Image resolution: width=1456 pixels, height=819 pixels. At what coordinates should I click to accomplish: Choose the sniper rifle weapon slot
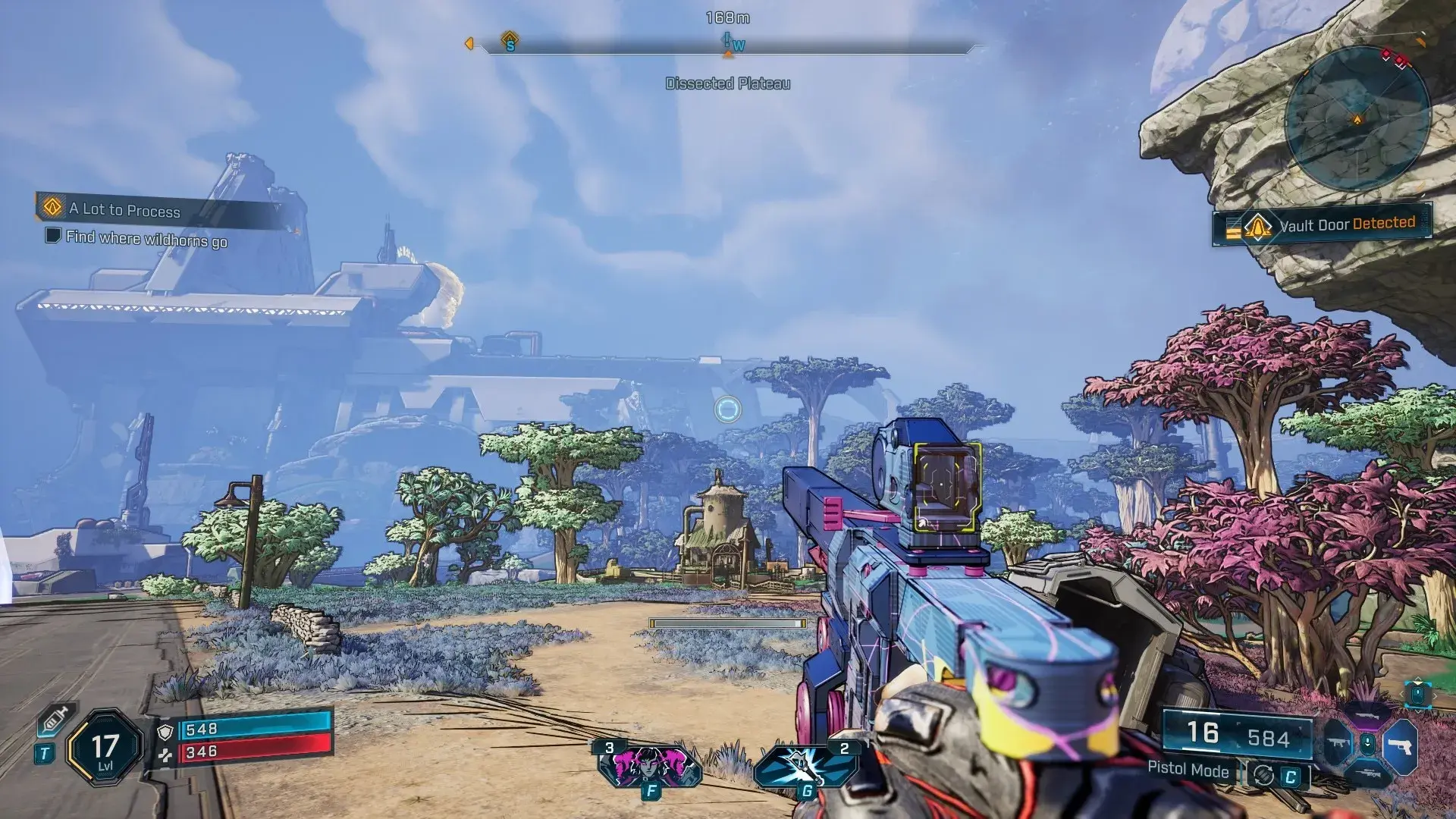click(x=1367, y=773)
